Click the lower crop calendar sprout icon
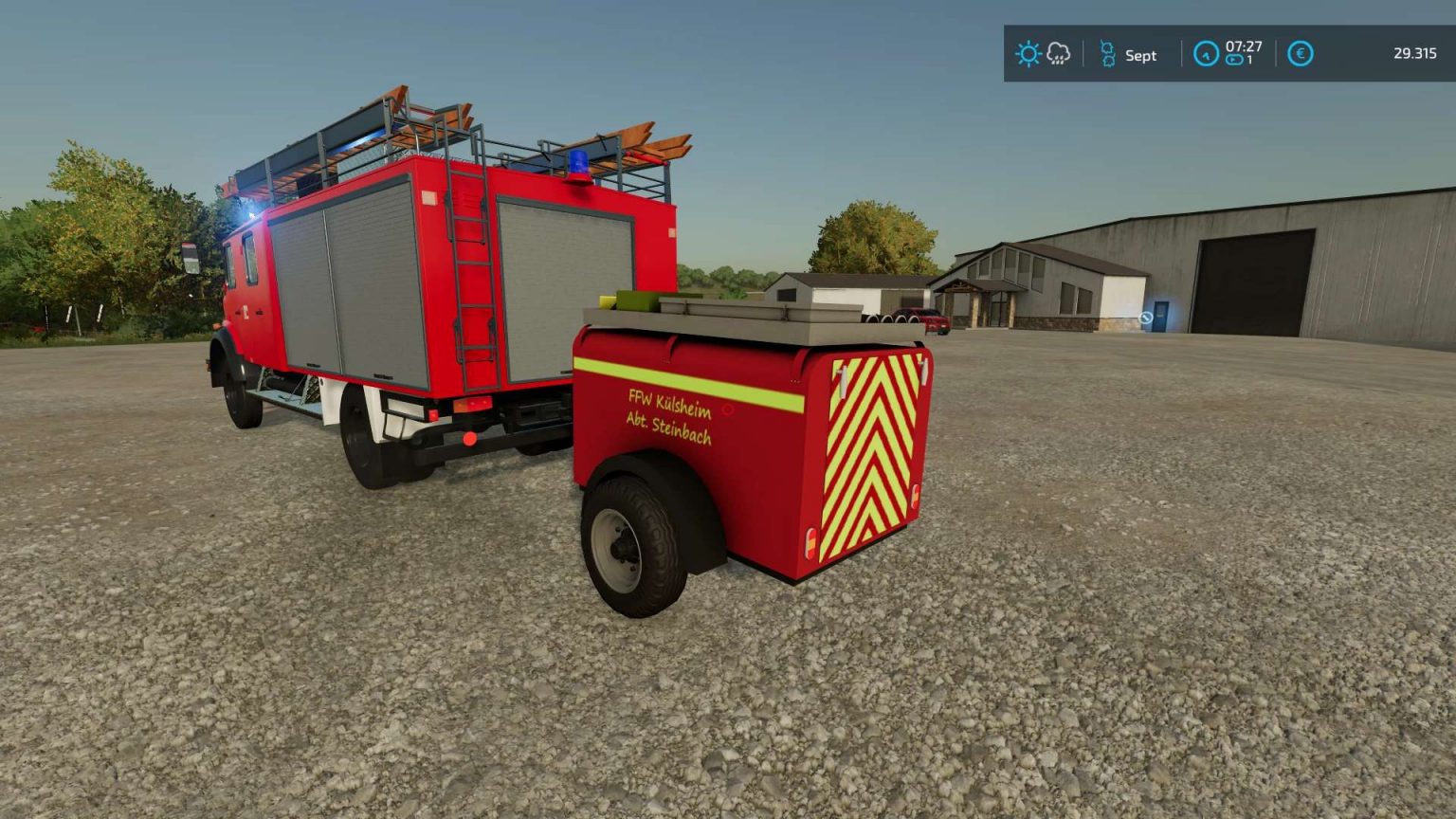 coord(1108,62)
